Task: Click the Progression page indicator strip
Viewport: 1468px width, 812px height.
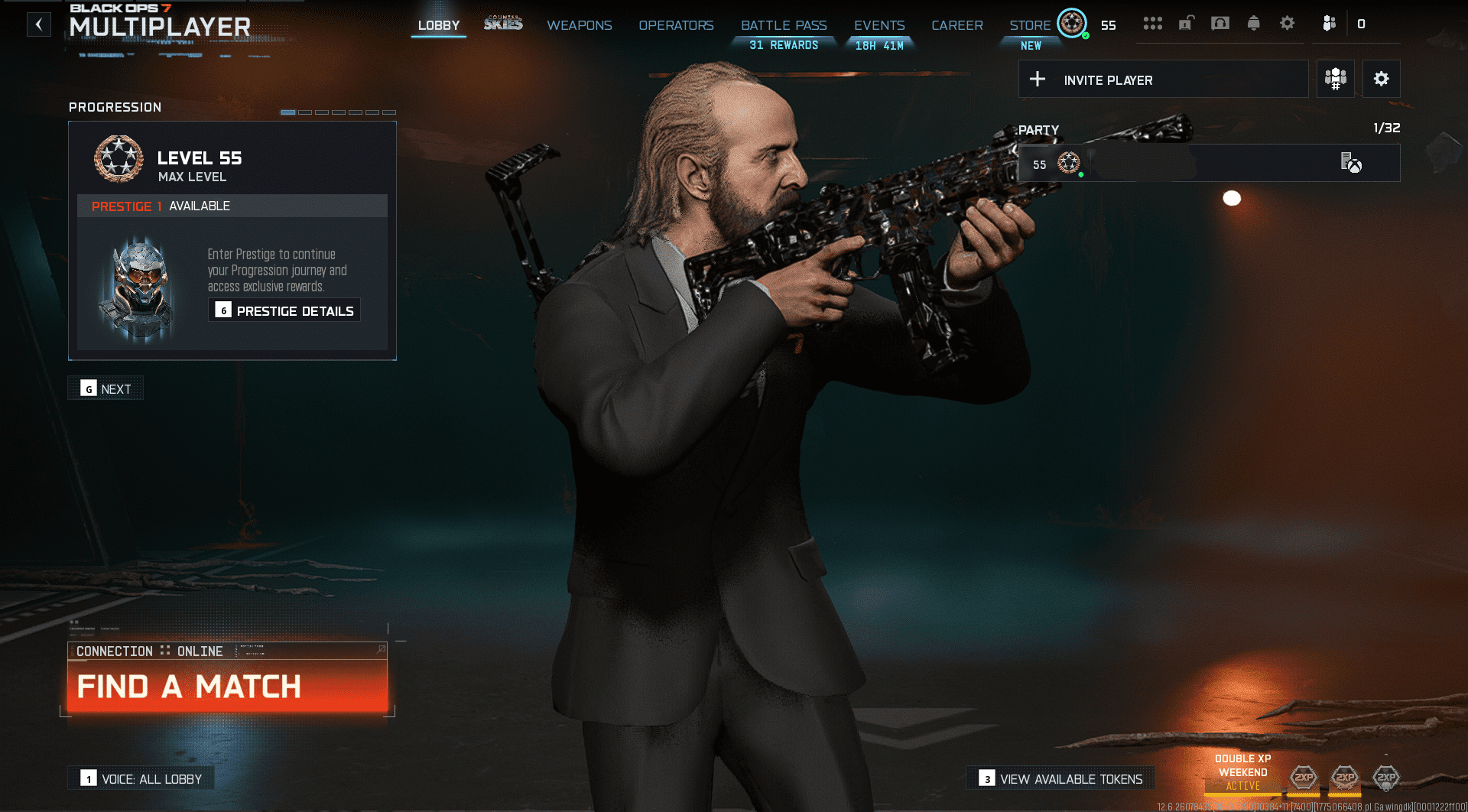Action: pyautogui.click(x=339, y=111)
